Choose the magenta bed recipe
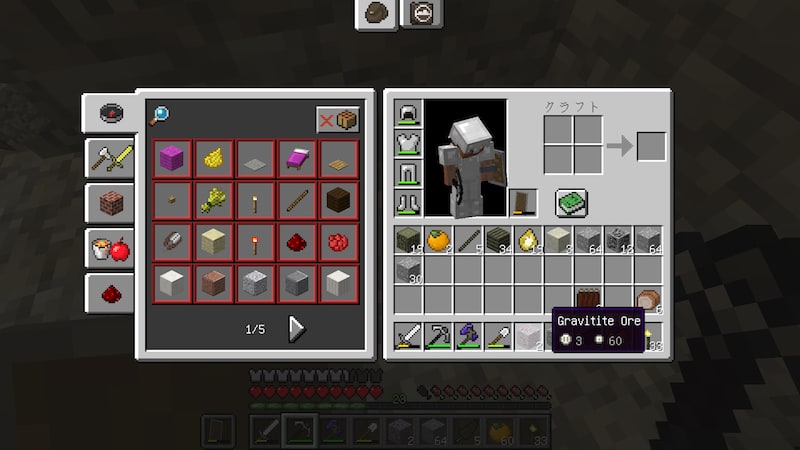This screenshot has width=800, height=450. click(x=297, y=158)
